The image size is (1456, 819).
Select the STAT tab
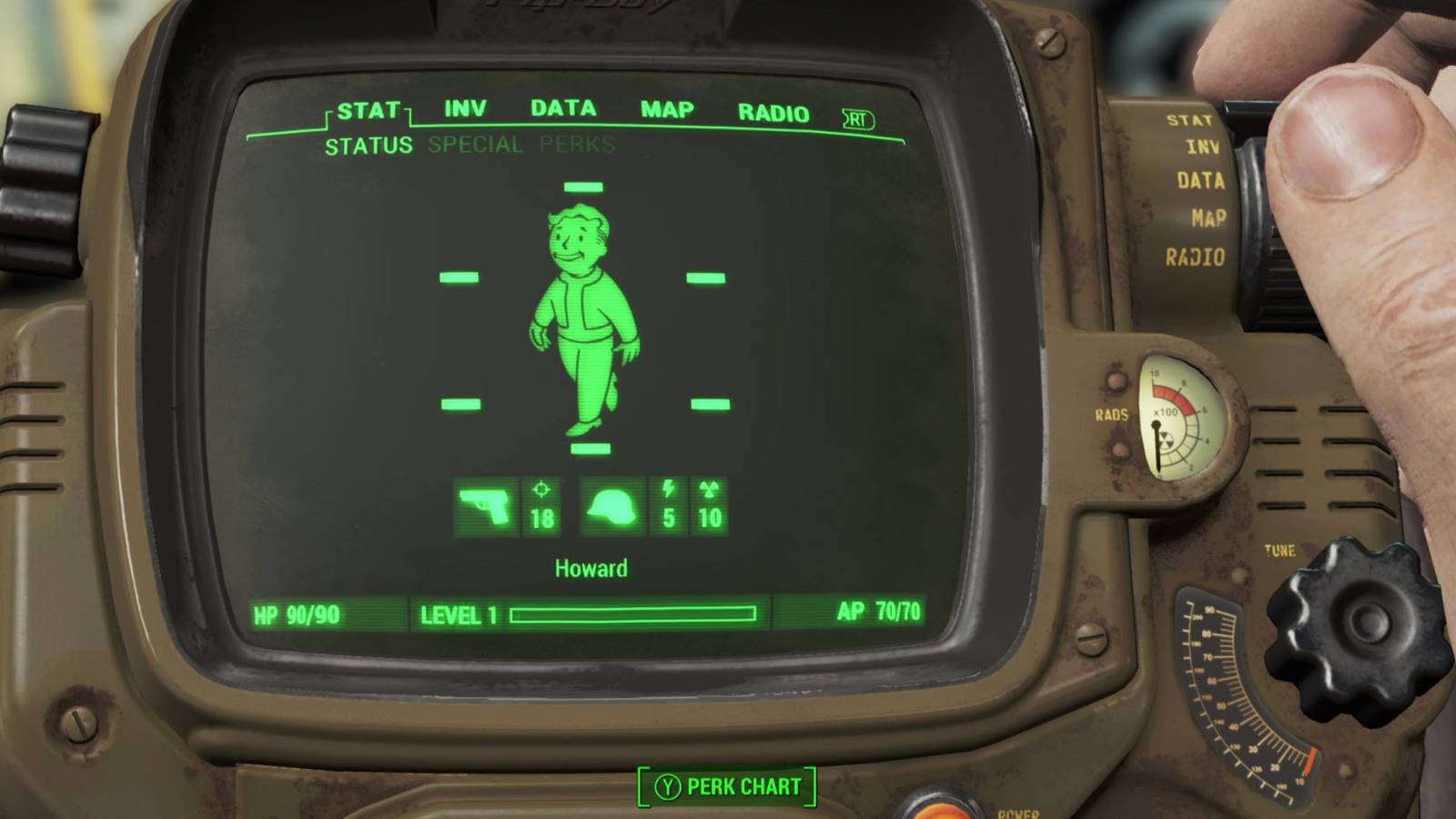tap(368, 110)
